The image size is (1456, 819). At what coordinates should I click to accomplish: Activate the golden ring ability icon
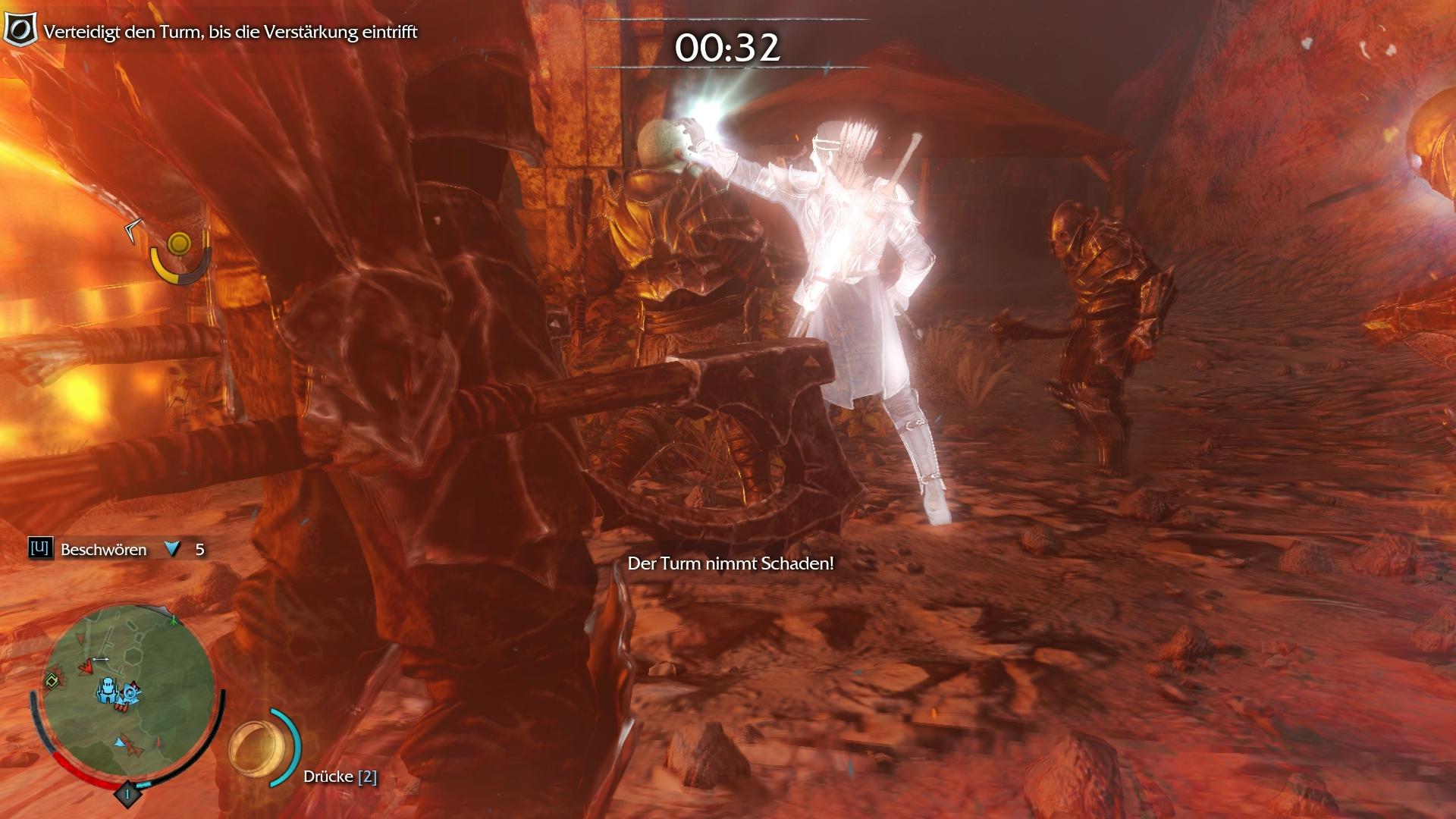[x=255, y=748]
